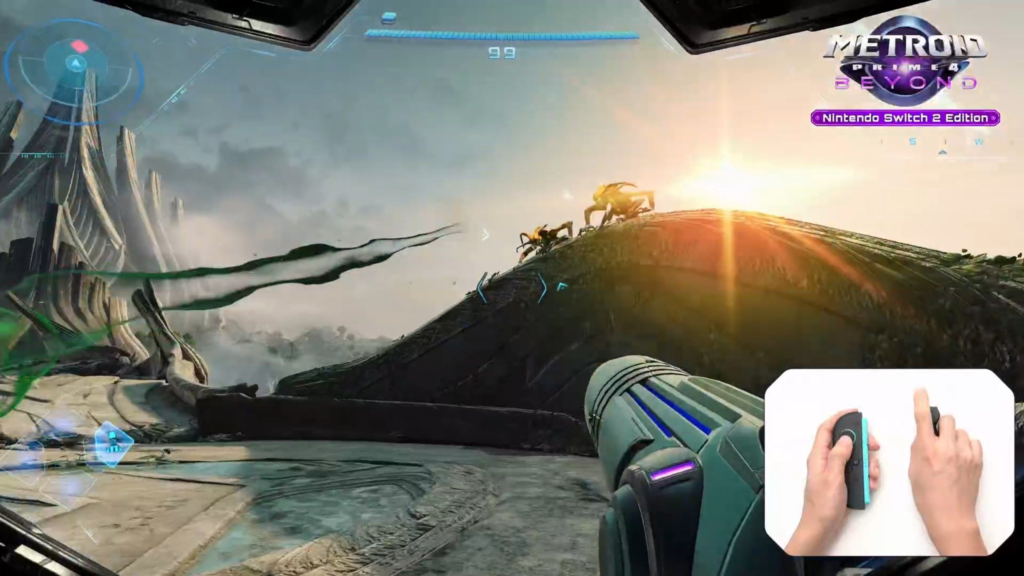Click the circular radar in the visor
Viewport: 1024px width, 576px height.
pyautogui.click(x=74, y=67)
